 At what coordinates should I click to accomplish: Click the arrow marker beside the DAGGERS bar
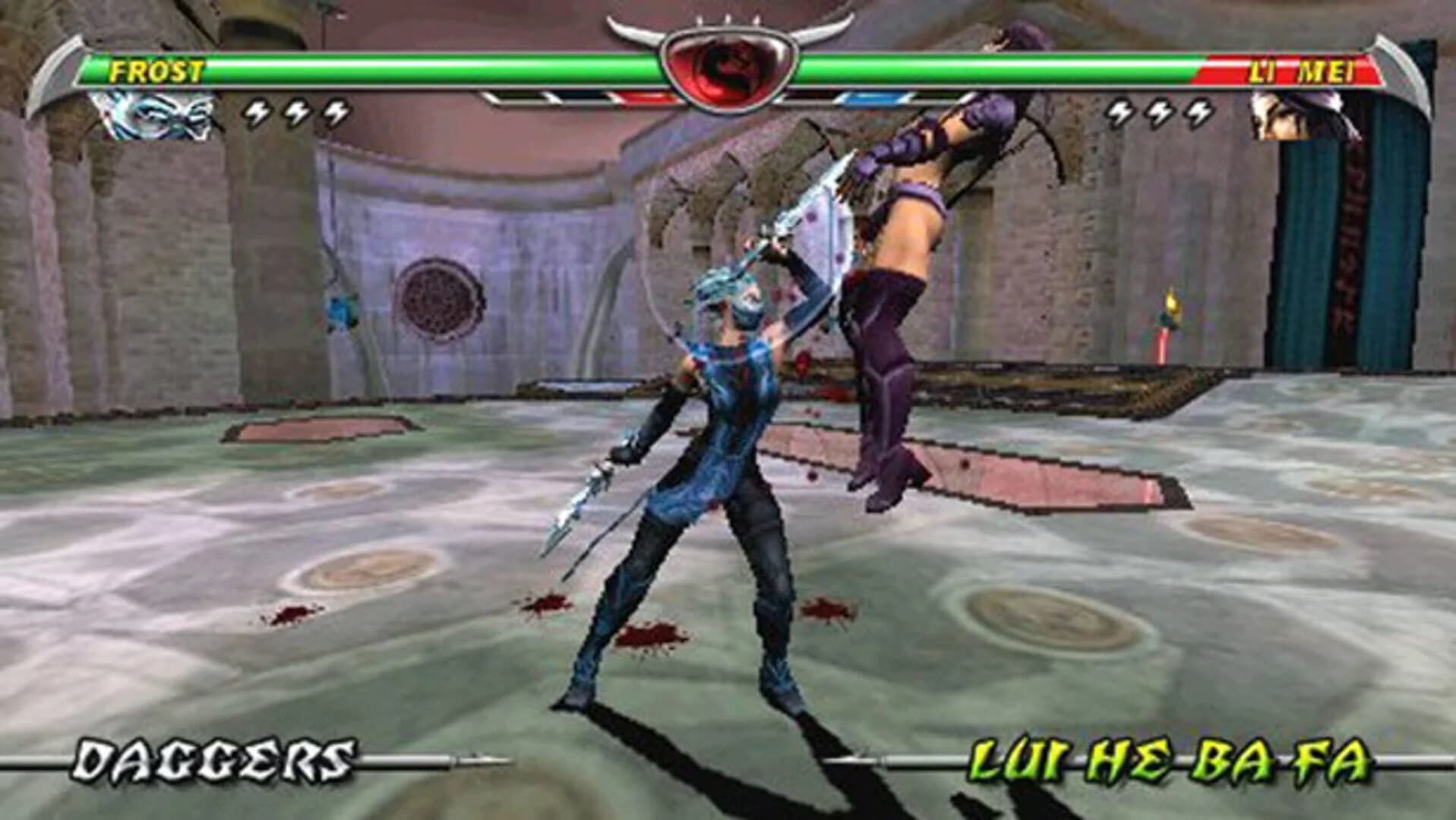tap(477, 756)
